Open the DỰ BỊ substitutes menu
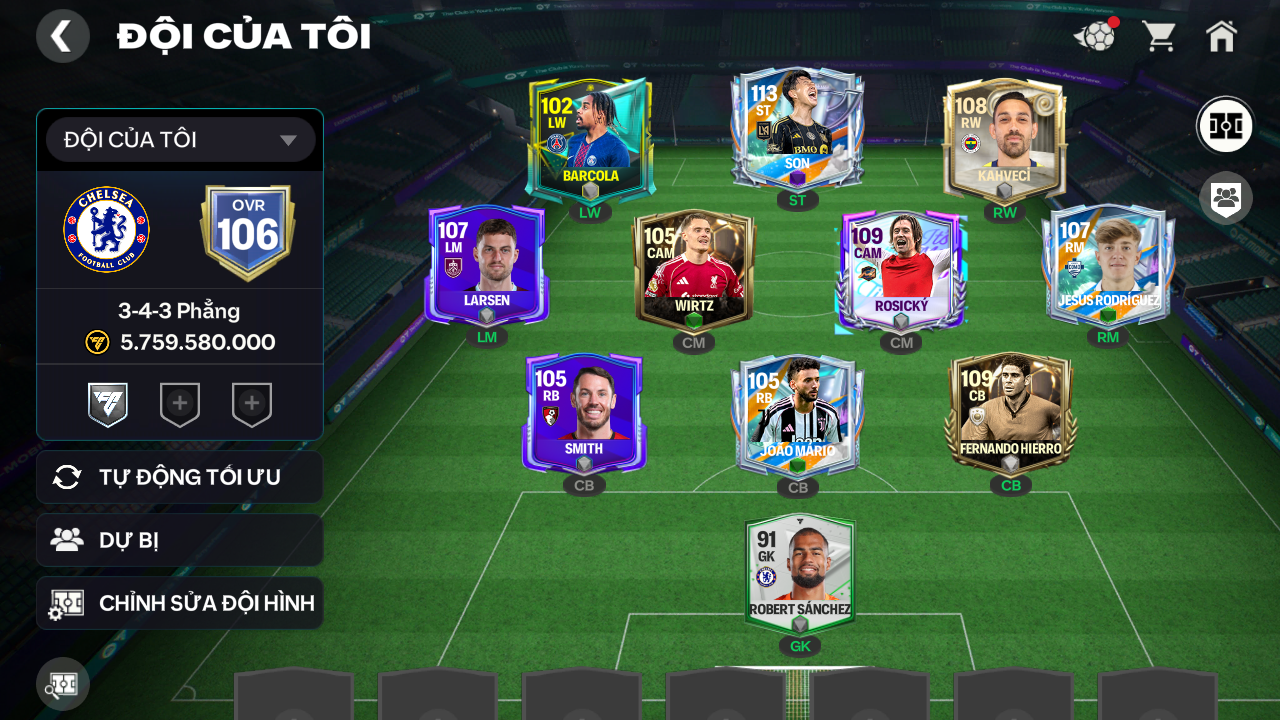 tap(180, 540)
